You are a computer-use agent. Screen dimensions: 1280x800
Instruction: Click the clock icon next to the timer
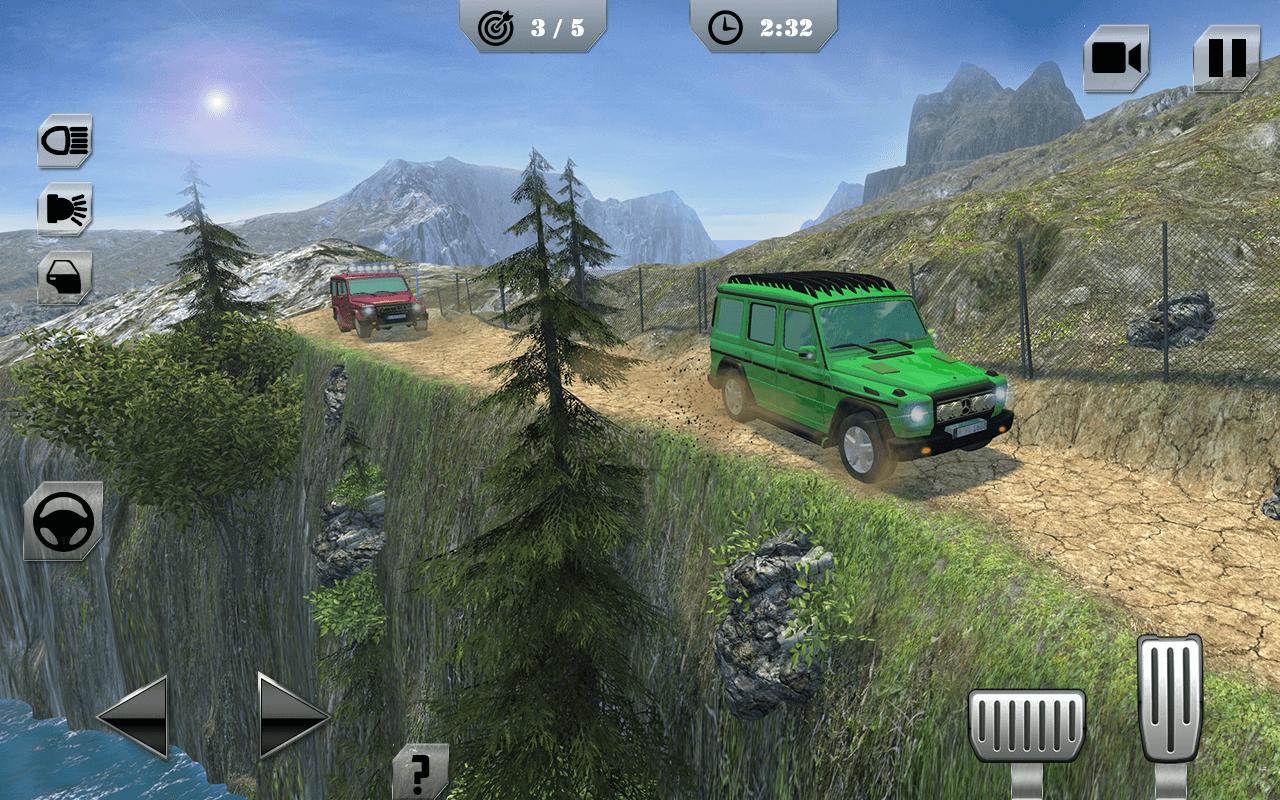click(723, 28)
